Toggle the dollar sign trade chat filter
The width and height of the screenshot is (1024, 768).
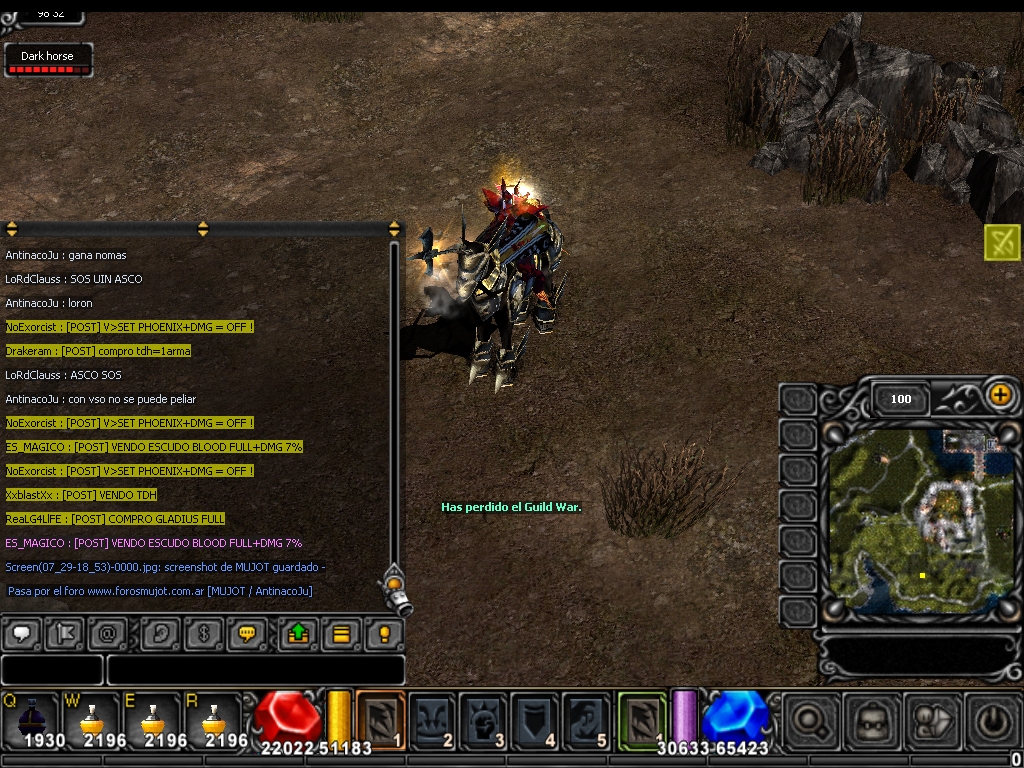[203, 634]
